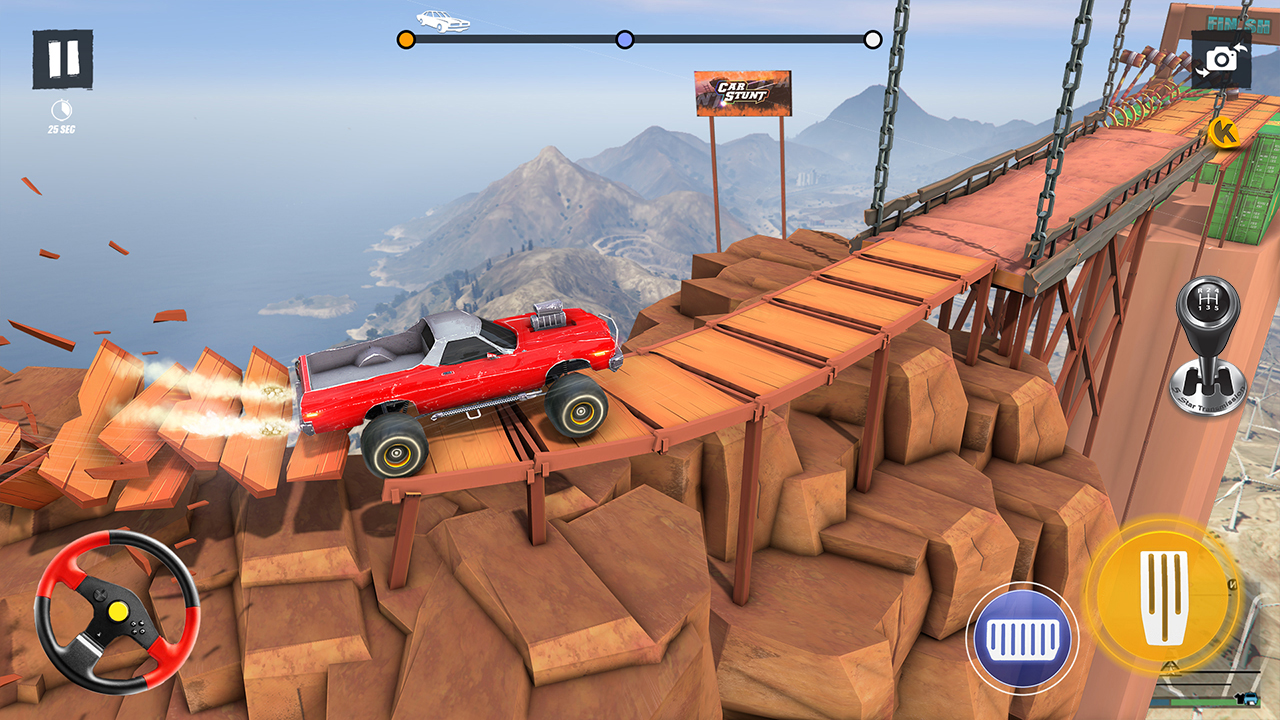Tap the purple checkpoint on the progress bar
The image size is (1280, 720).
[625, 37]
